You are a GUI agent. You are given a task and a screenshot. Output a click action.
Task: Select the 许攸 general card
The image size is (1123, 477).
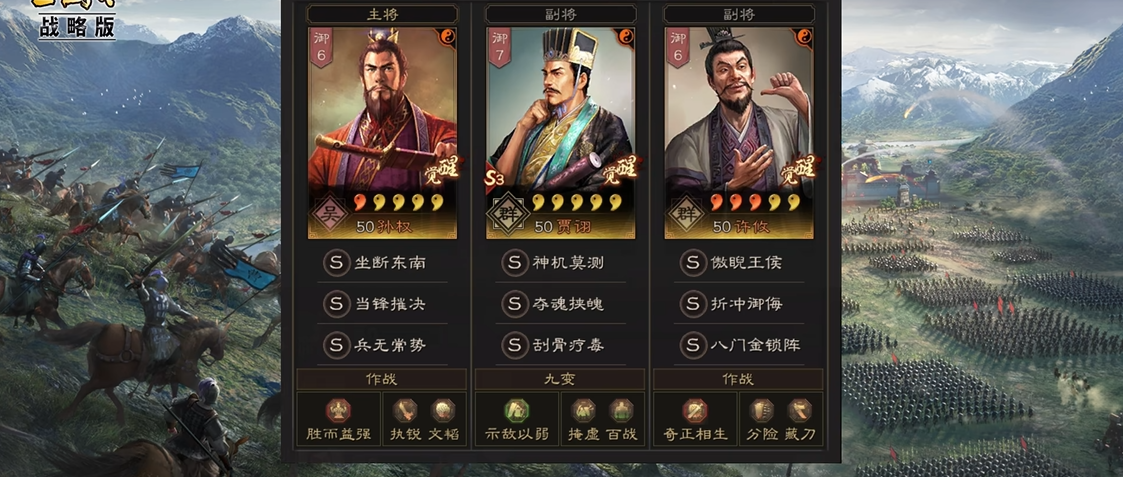[738, 130]
